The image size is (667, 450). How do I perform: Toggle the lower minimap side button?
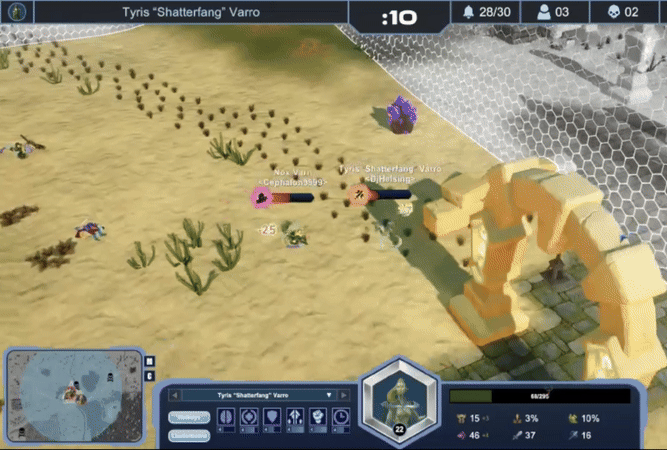pyautogui.click(x=150, y=376)
